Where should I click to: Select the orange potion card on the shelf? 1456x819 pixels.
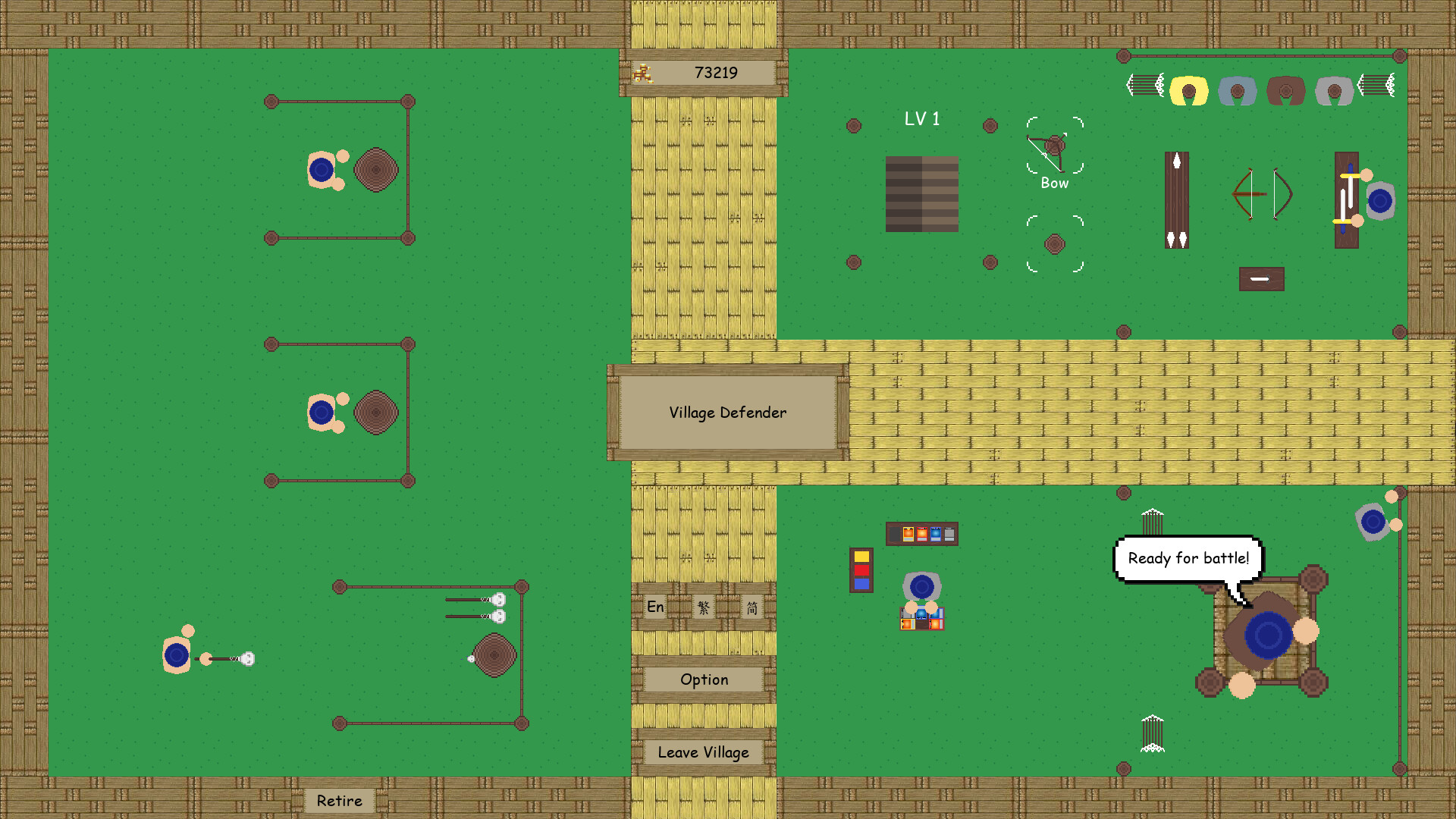908,534
